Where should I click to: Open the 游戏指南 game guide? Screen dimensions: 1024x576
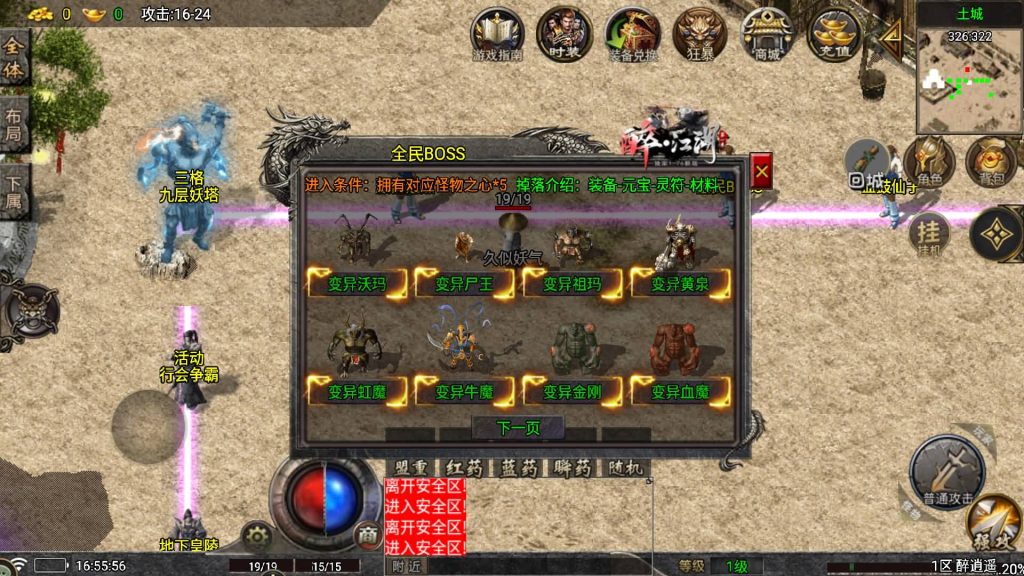497,35
